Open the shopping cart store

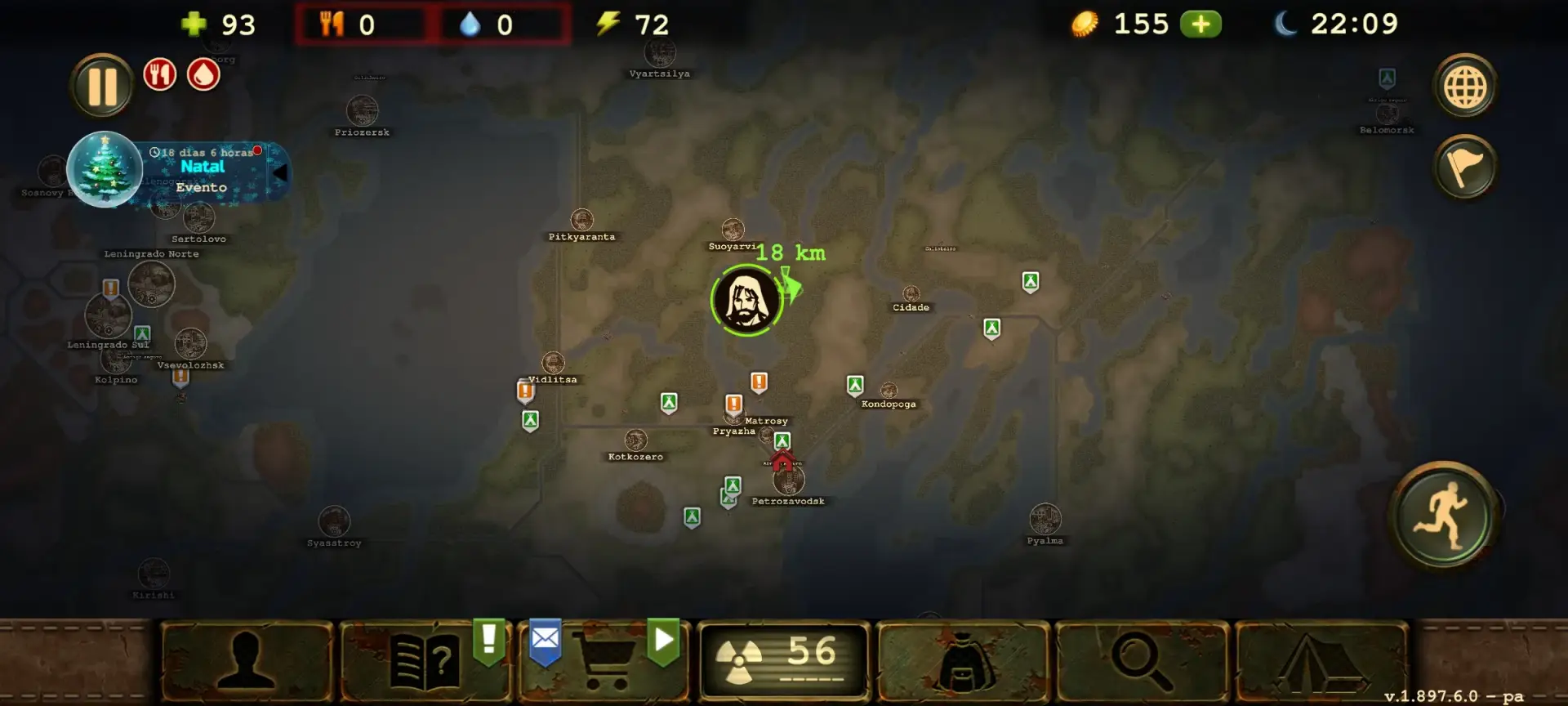point(604,662)
